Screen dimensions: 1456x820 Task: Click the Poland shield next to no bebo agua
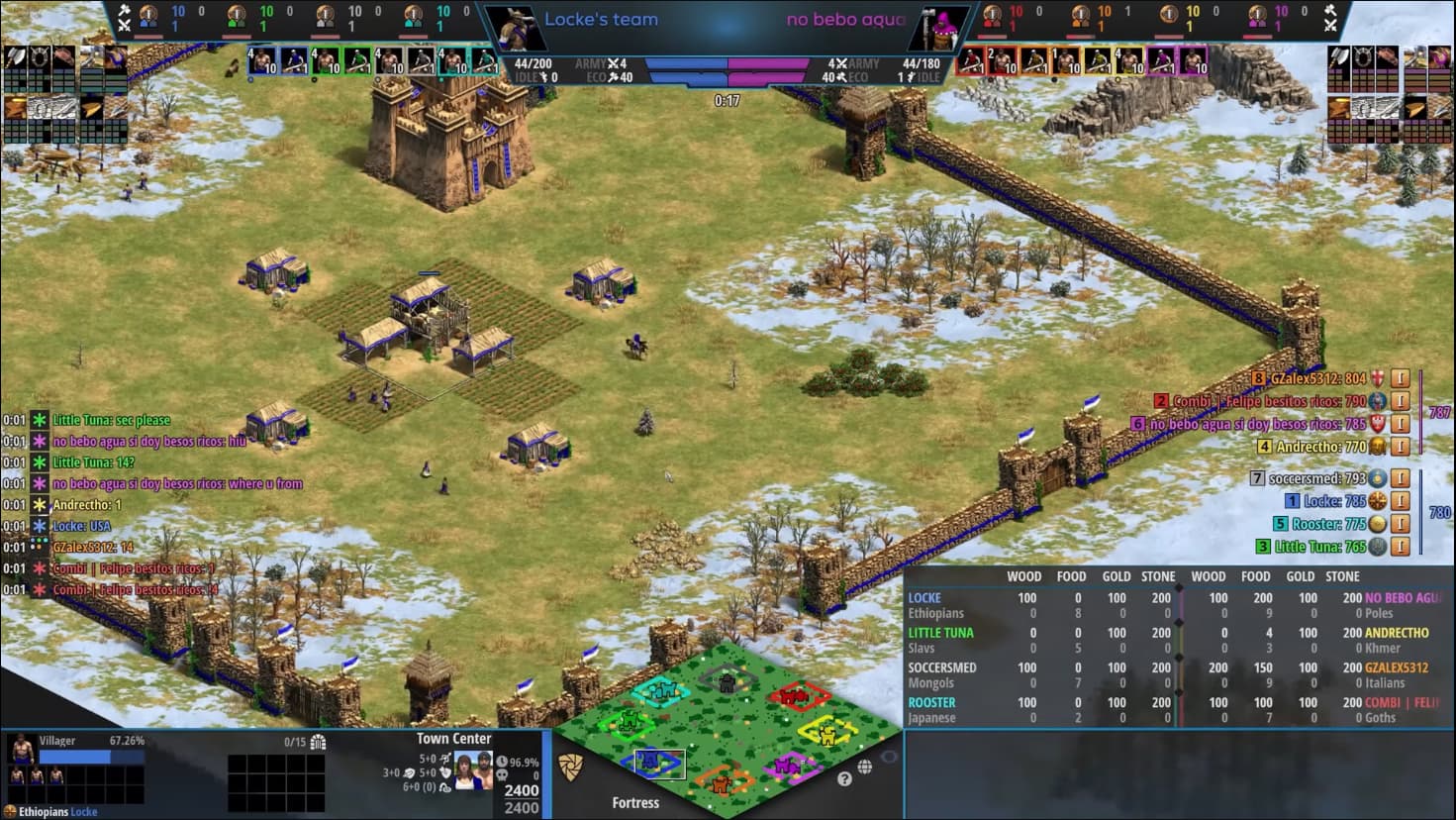(x=1377, y=425)
